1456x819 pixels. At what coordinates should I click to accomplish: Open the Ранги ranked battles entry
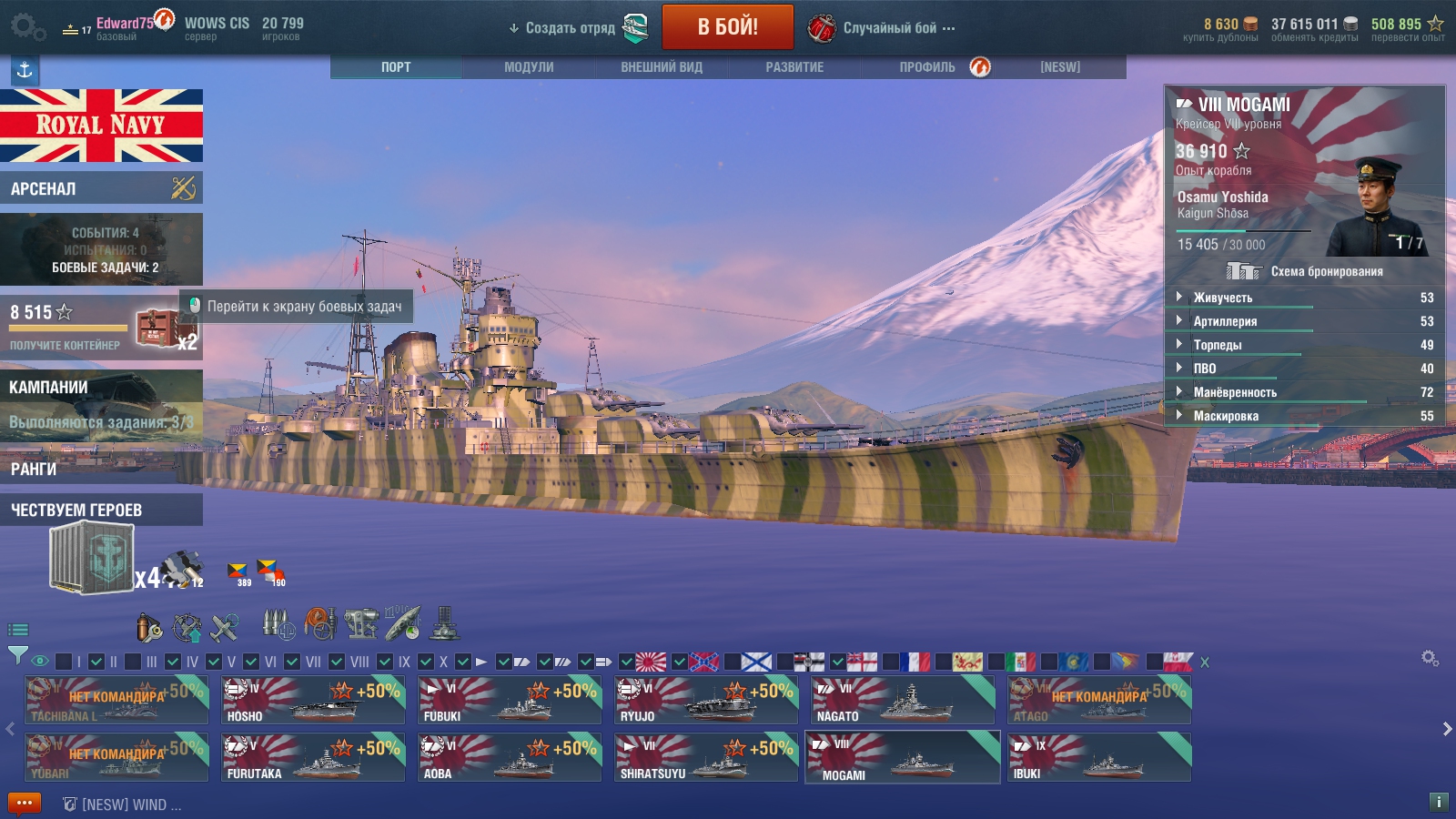point(101,469)
